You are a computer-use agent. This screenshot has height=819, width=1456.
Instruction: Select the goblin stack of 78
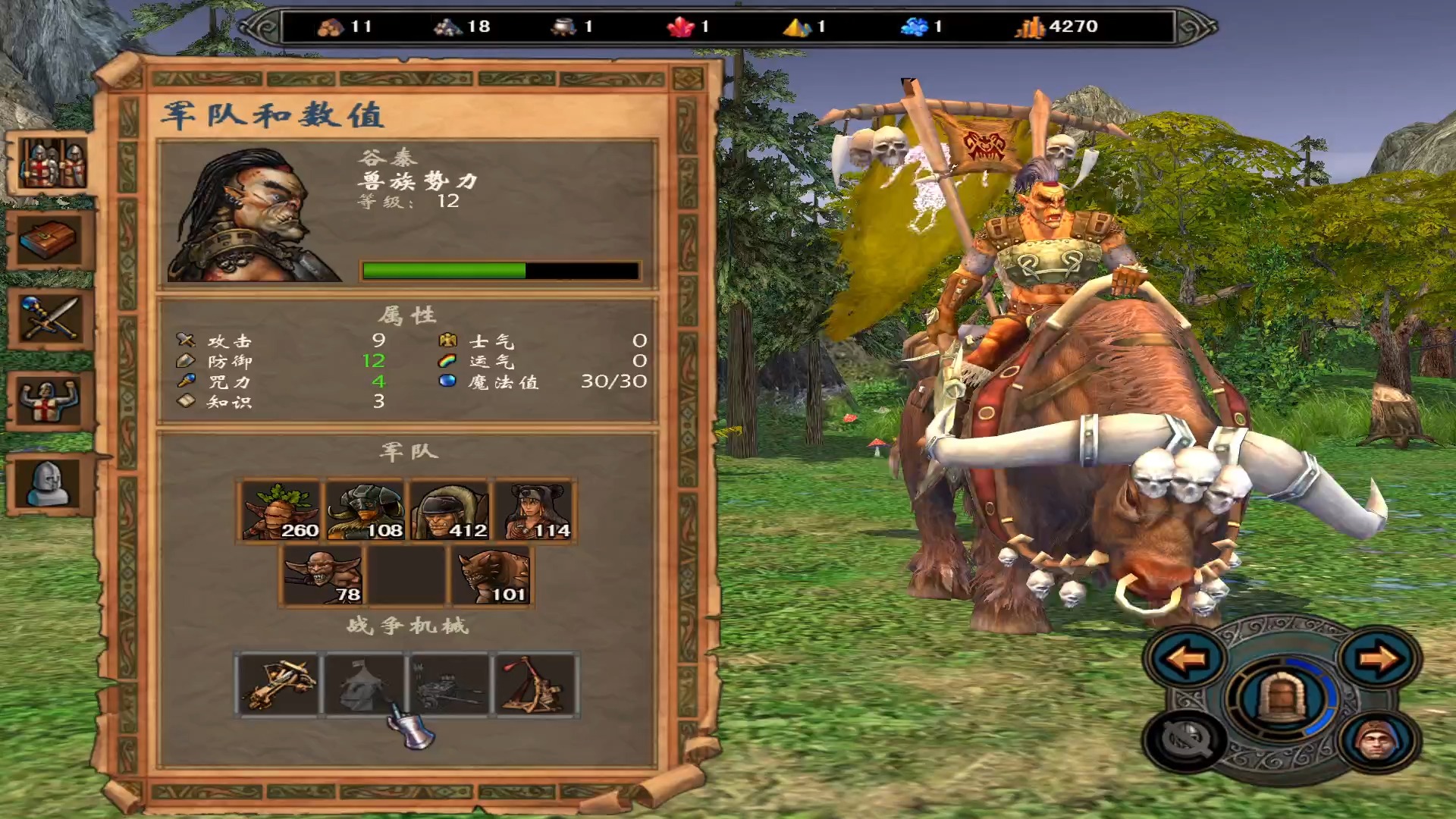323,576
